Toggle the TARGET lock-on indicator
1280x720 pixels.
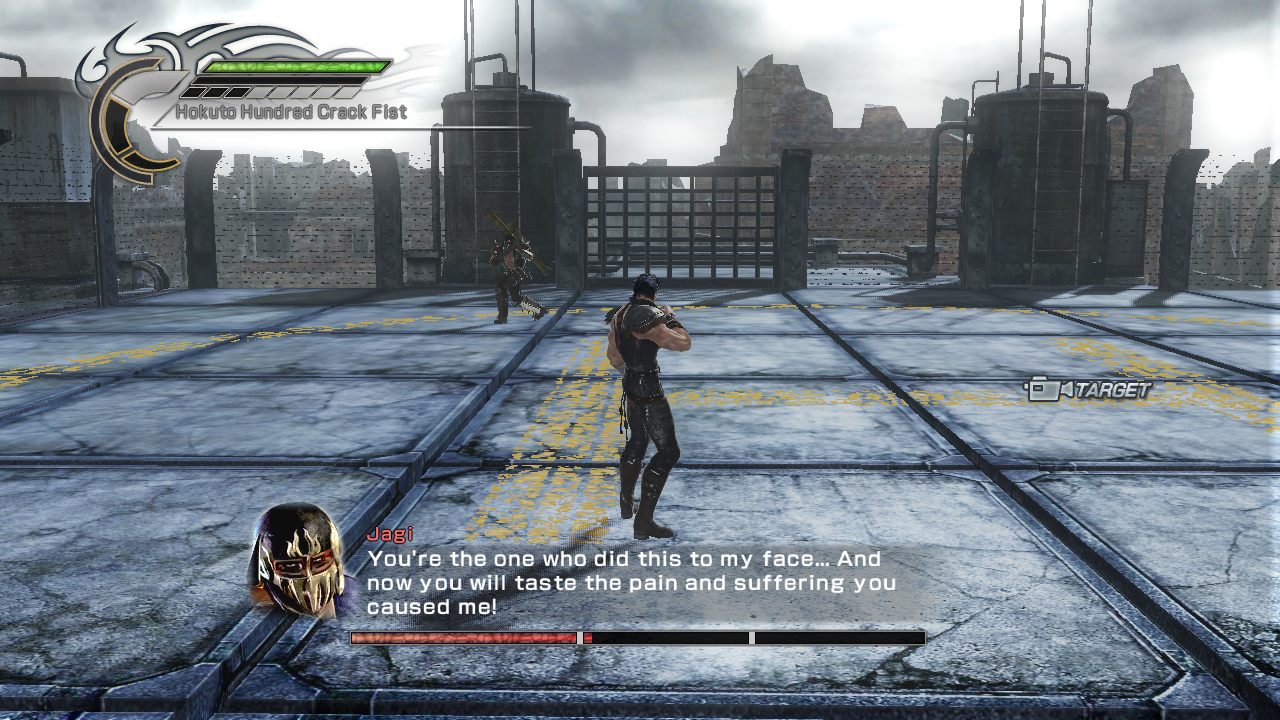(1090, 388)
